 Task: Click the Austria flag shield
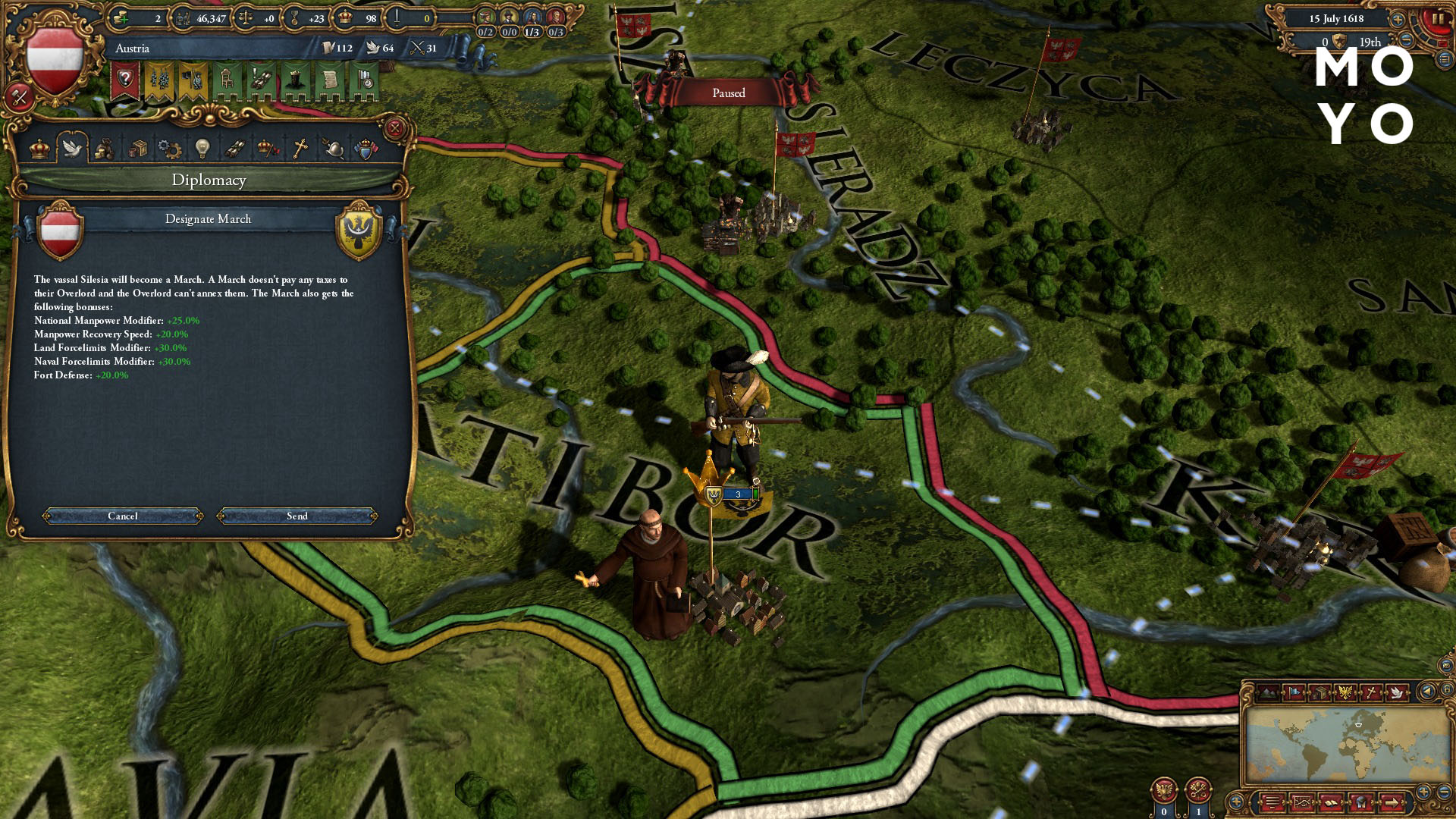tap(55, 61)
